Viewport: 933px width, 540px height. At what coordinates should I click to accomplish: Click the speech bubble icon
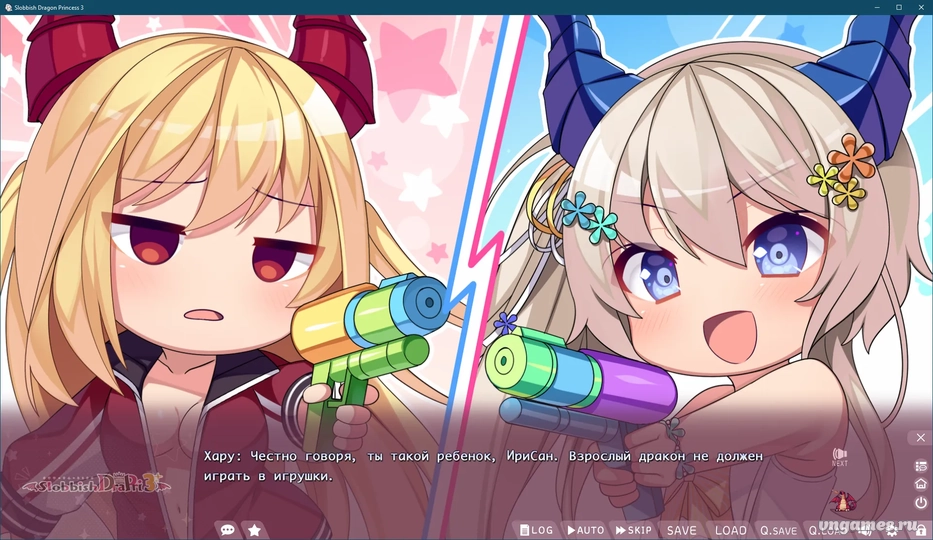(227, 530)
